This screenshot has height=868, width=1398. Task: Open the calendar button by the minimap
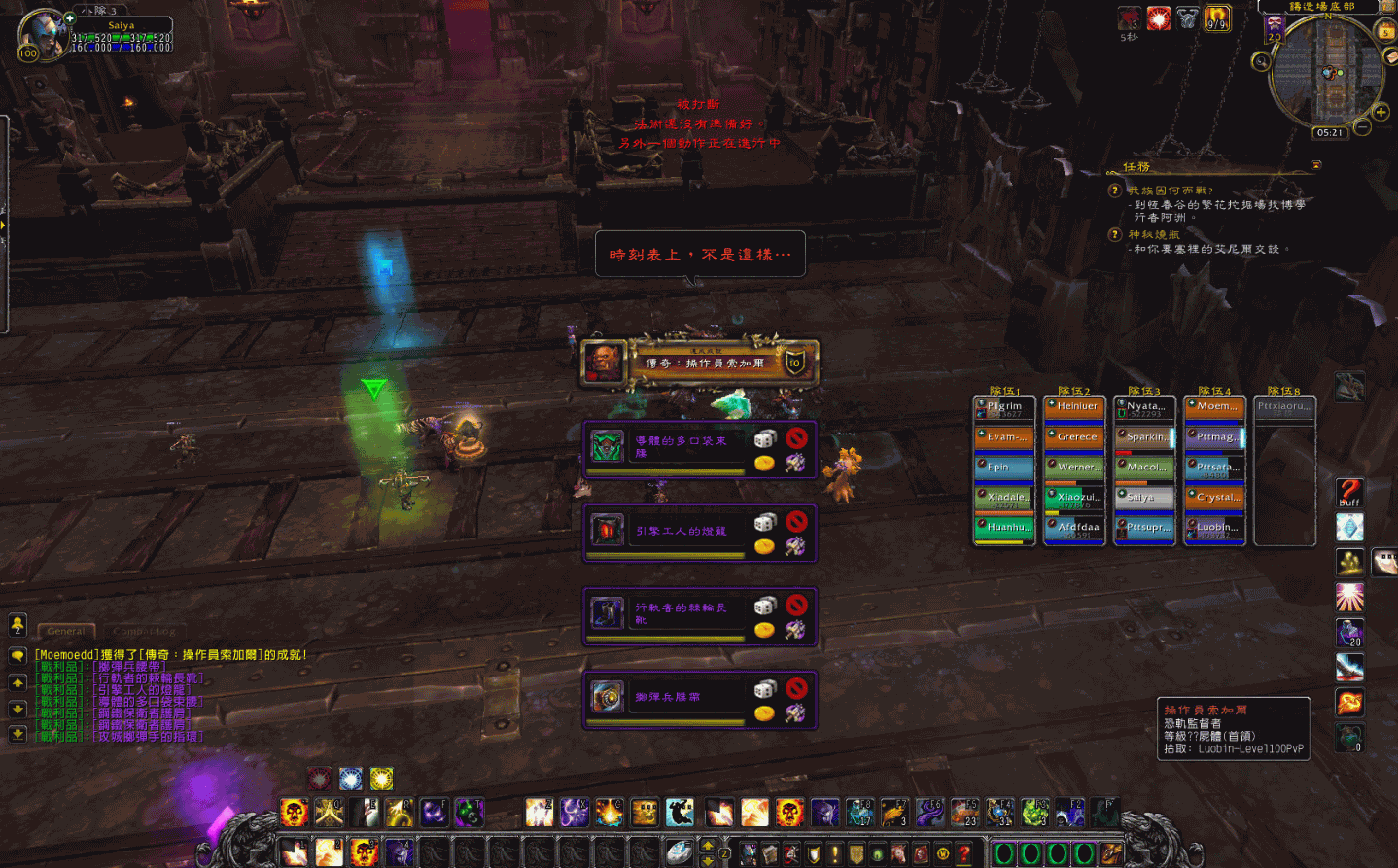(1385, 31)
